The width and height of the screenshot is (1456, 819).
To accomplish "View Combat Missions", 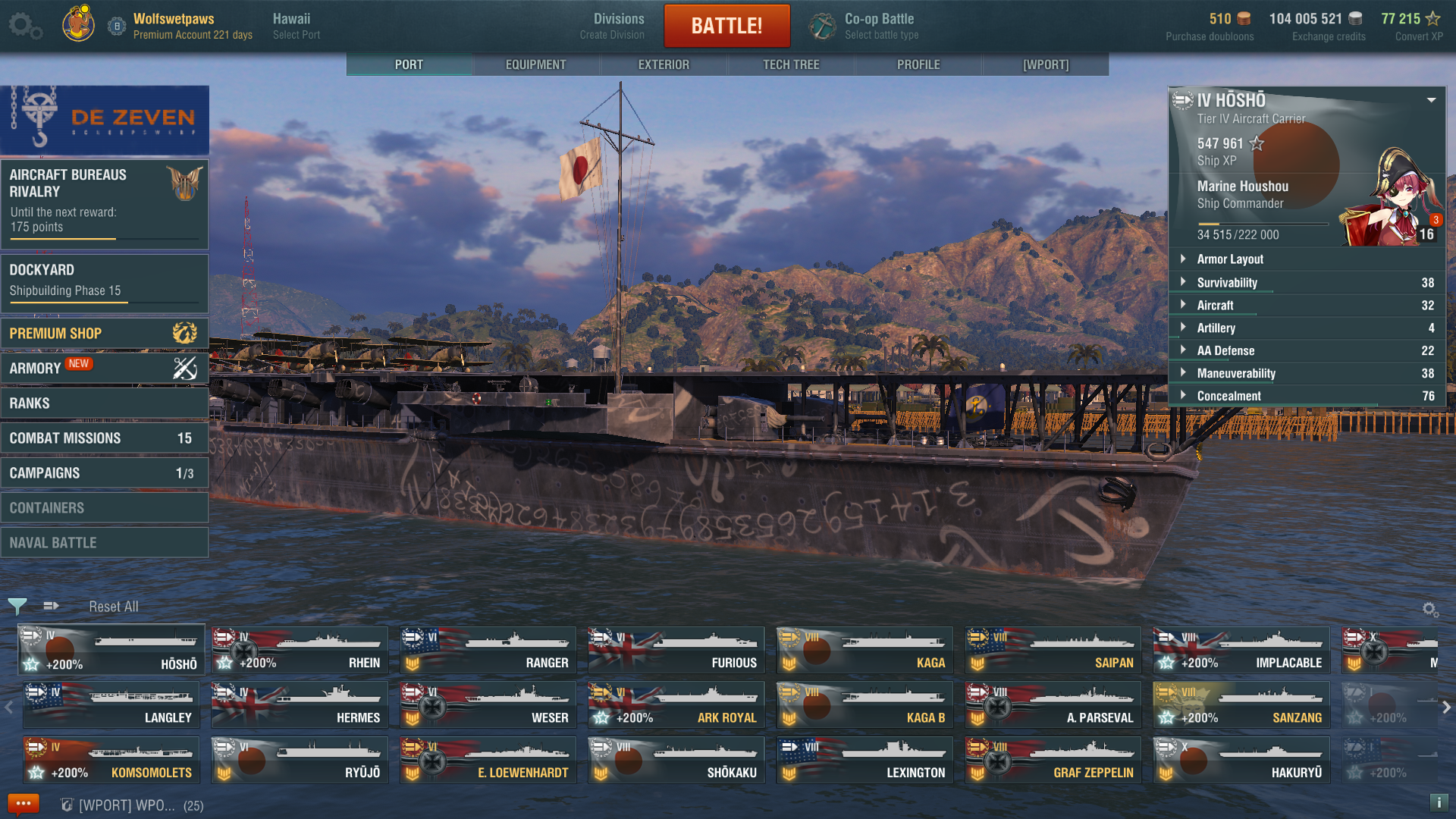I will [104, 438].
